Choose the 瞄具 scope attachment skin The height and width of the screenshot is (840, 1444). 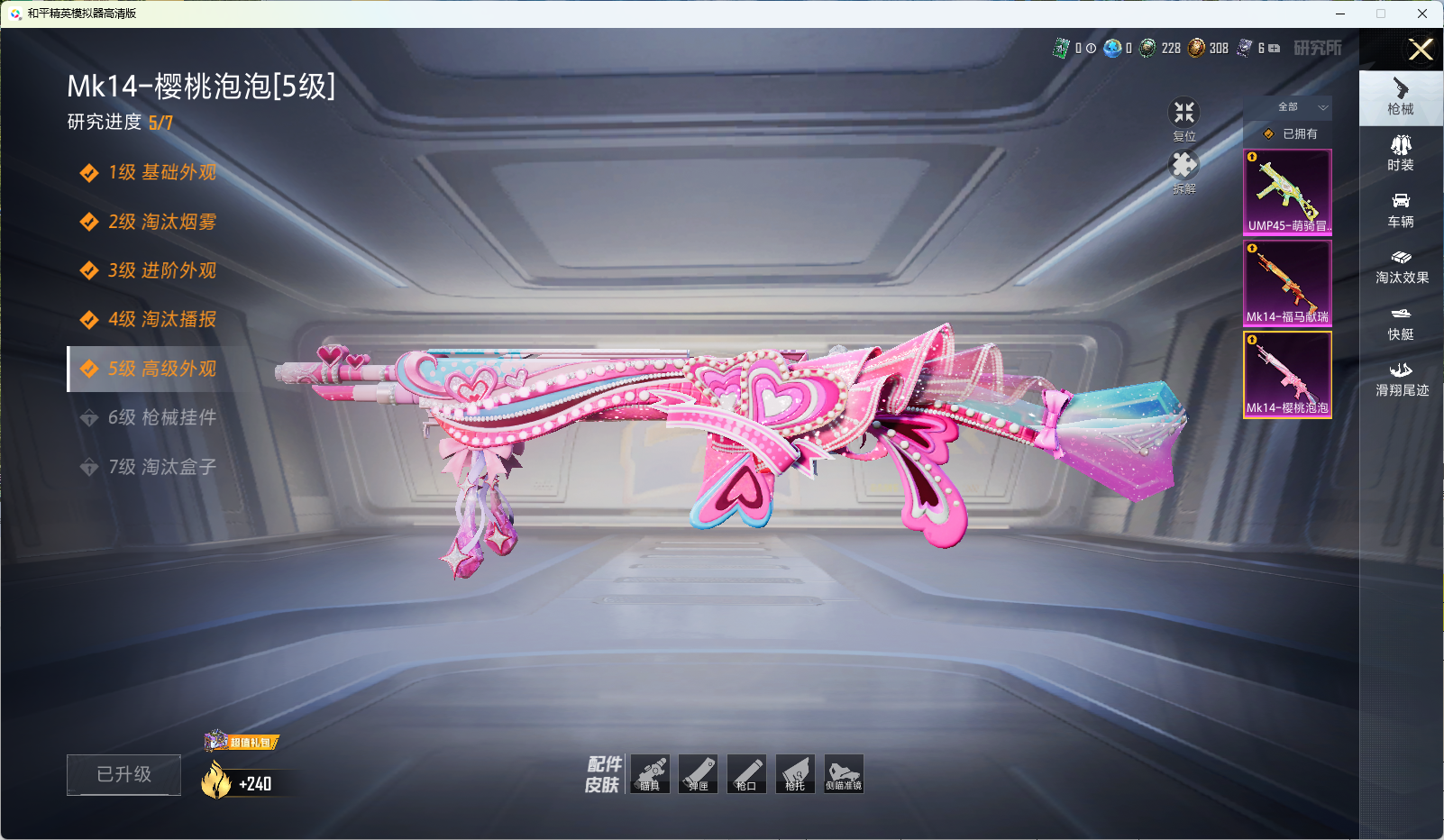(650, 774)
